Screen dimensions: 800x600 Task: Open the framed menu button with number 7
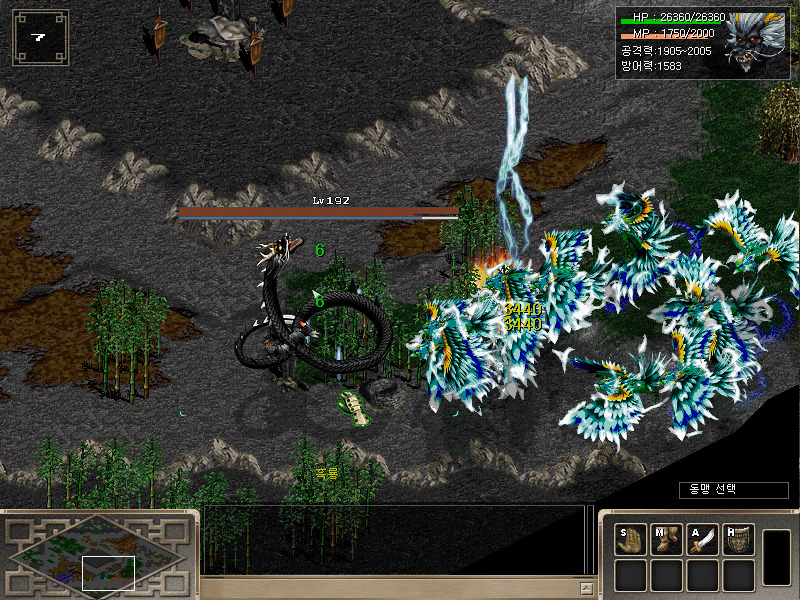[40, 38]
